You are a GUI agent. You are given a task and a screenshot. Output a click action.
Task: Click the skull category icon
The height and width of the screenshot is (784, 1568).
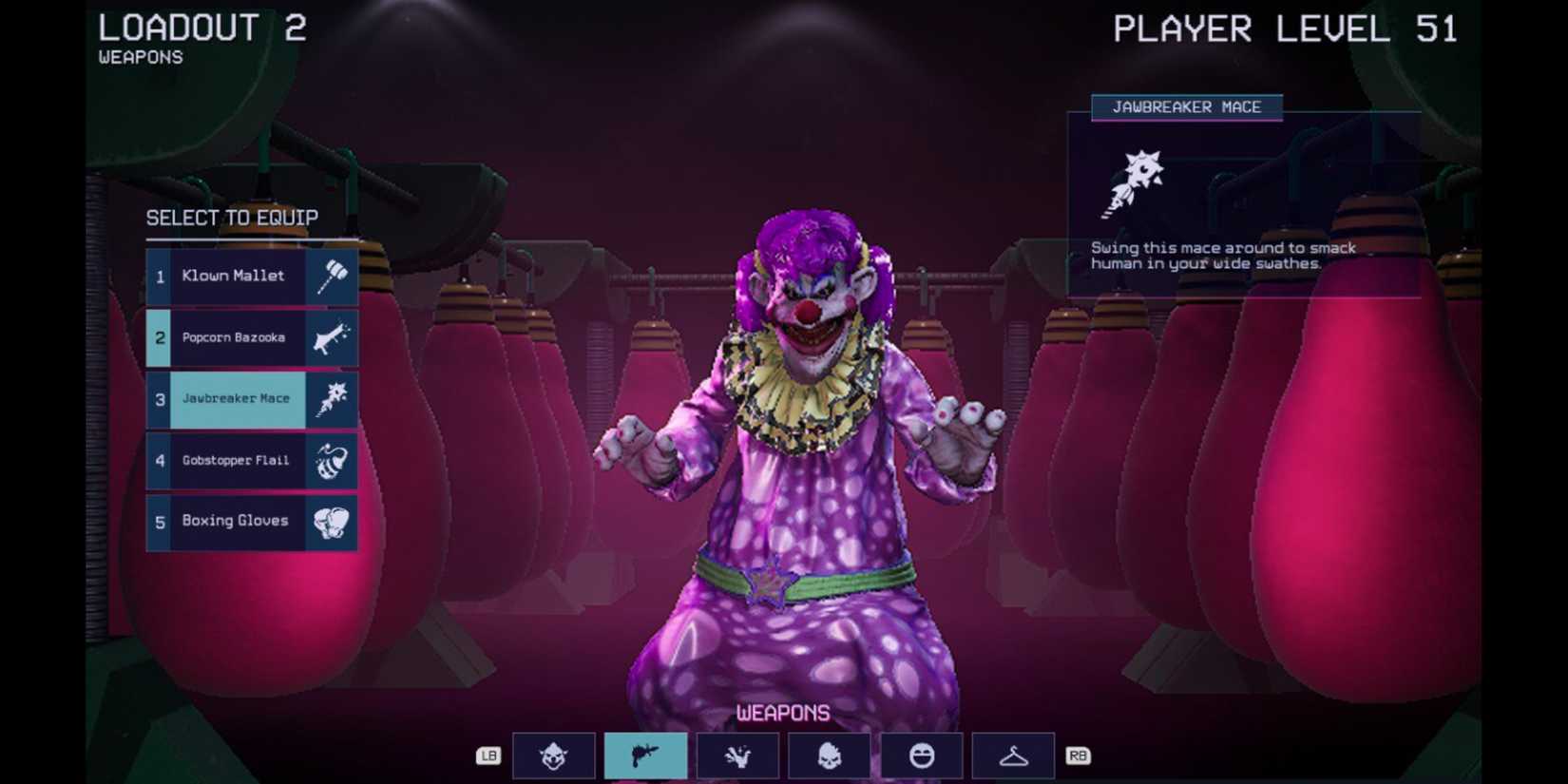pos(831,755)
